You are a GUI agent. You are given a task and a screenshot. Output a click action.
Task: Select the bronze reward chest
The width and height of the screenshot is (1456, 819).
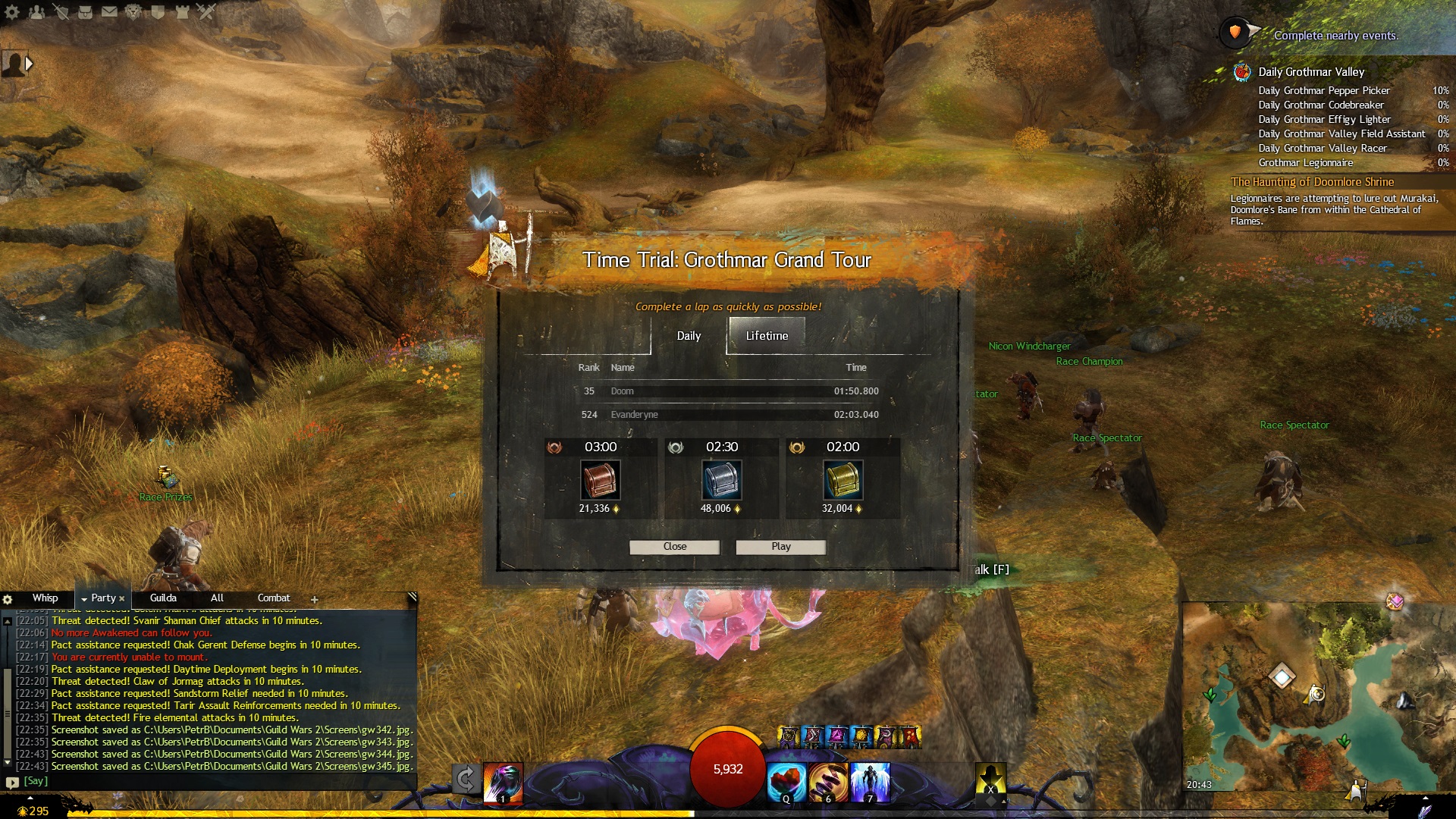(600, 481)
